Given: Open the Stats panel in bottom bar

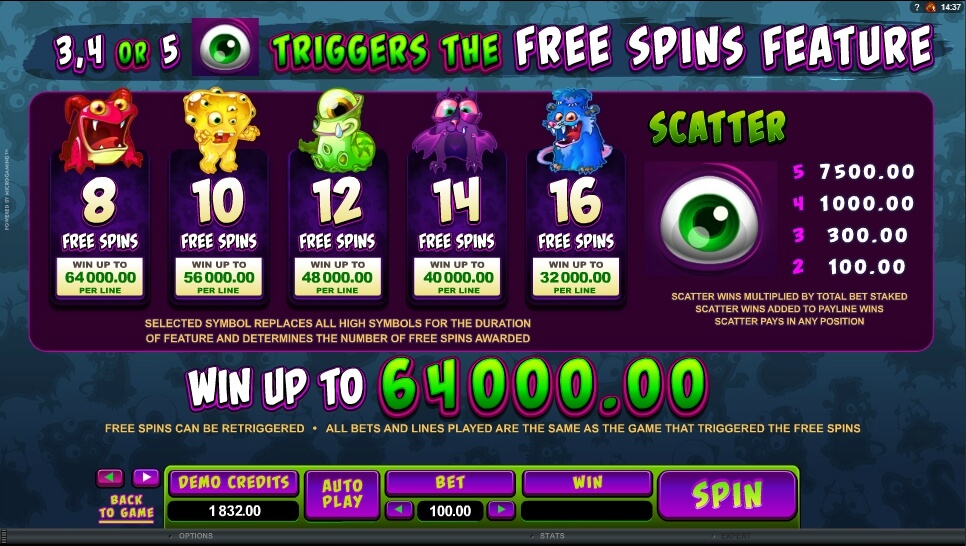Looking at the screenshot, I should pos(552,536).
